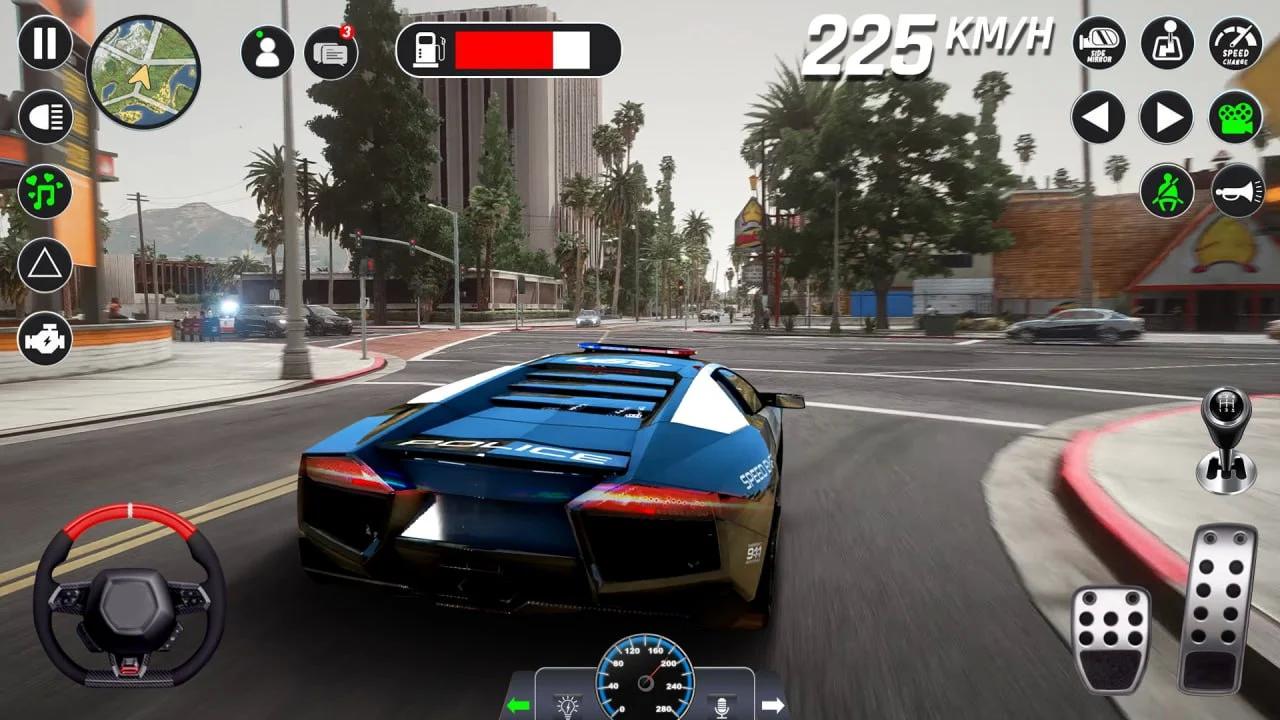Toggle the green music notes button

(x=45, y=191)
